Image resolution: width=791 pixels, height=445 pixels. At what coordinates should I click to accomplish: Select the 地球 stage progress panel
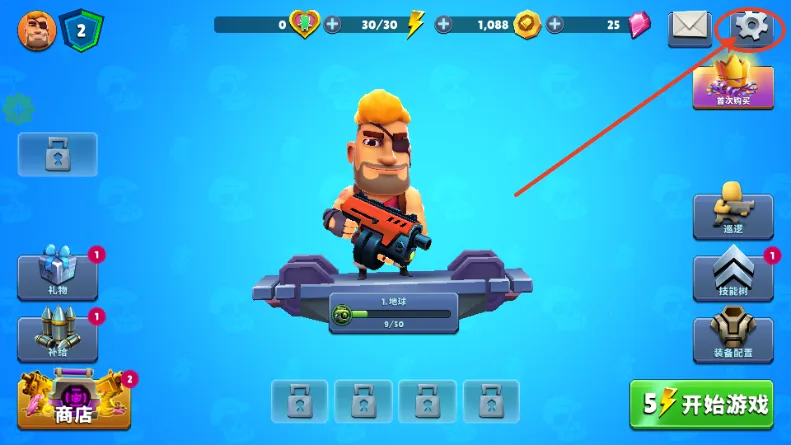coord(393,312)
